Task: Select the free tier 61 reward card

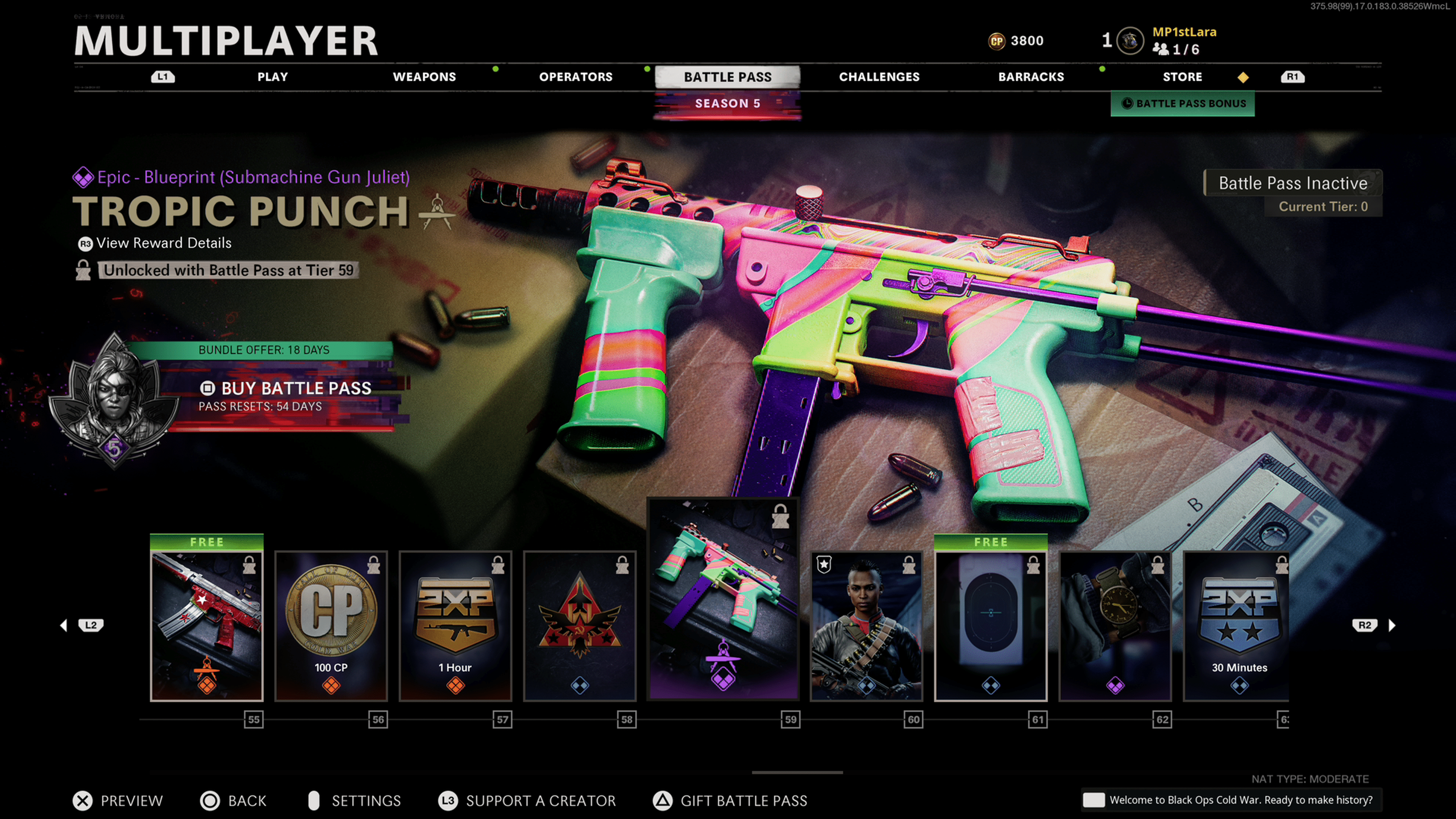Action: tap(990, 626)
